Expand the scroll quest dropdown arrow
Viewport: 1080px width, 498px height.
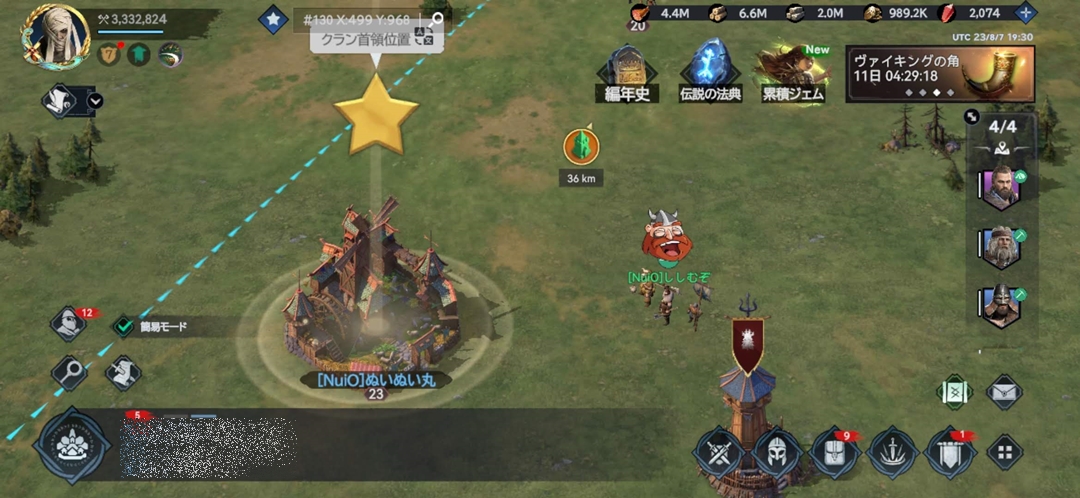[x=95, y=100]
